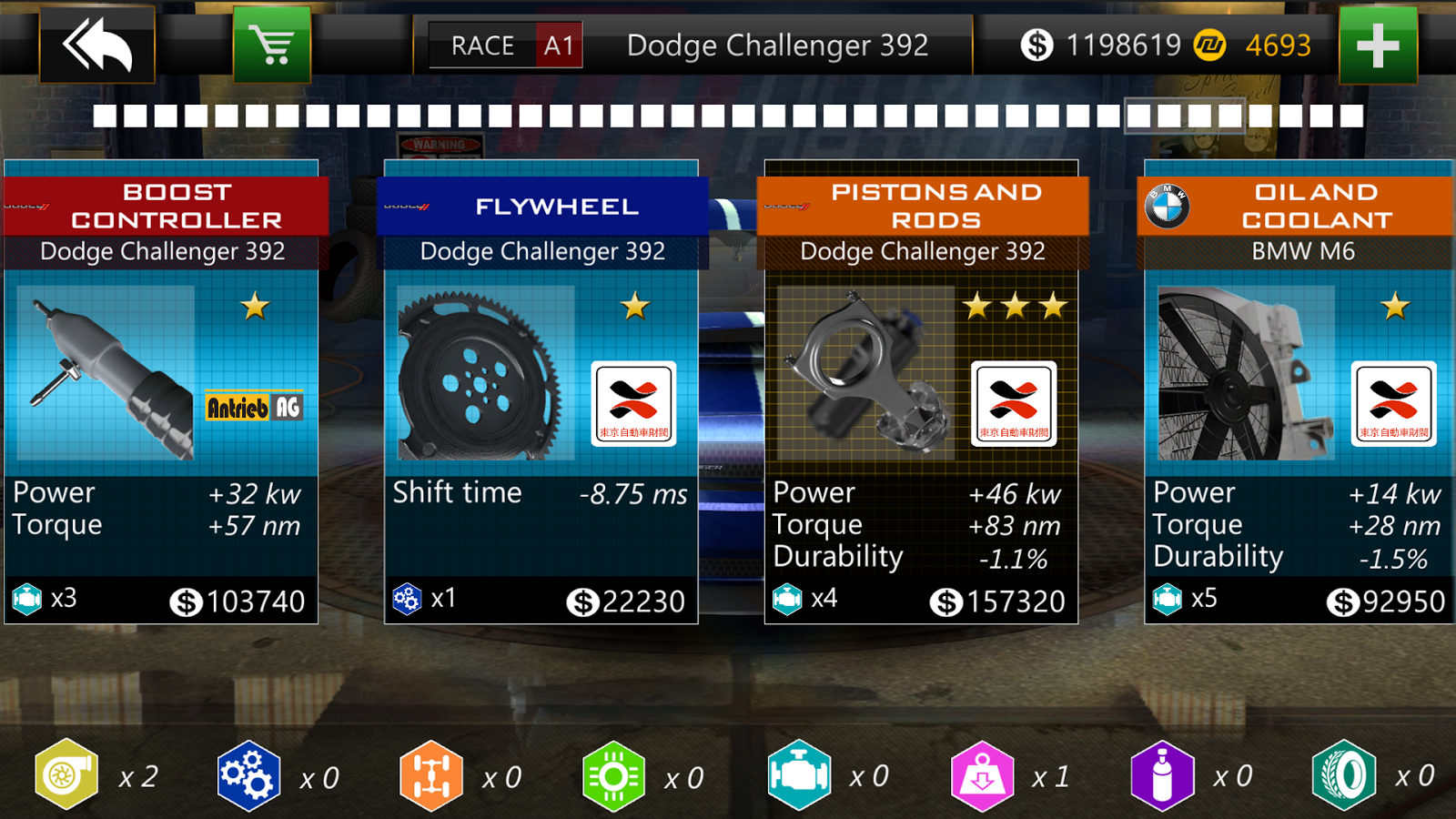Image resolution: width=1456 pixels, height=819 pixels.
Task: Pick the Pistons and Rods card
Action: coord(922,391)
